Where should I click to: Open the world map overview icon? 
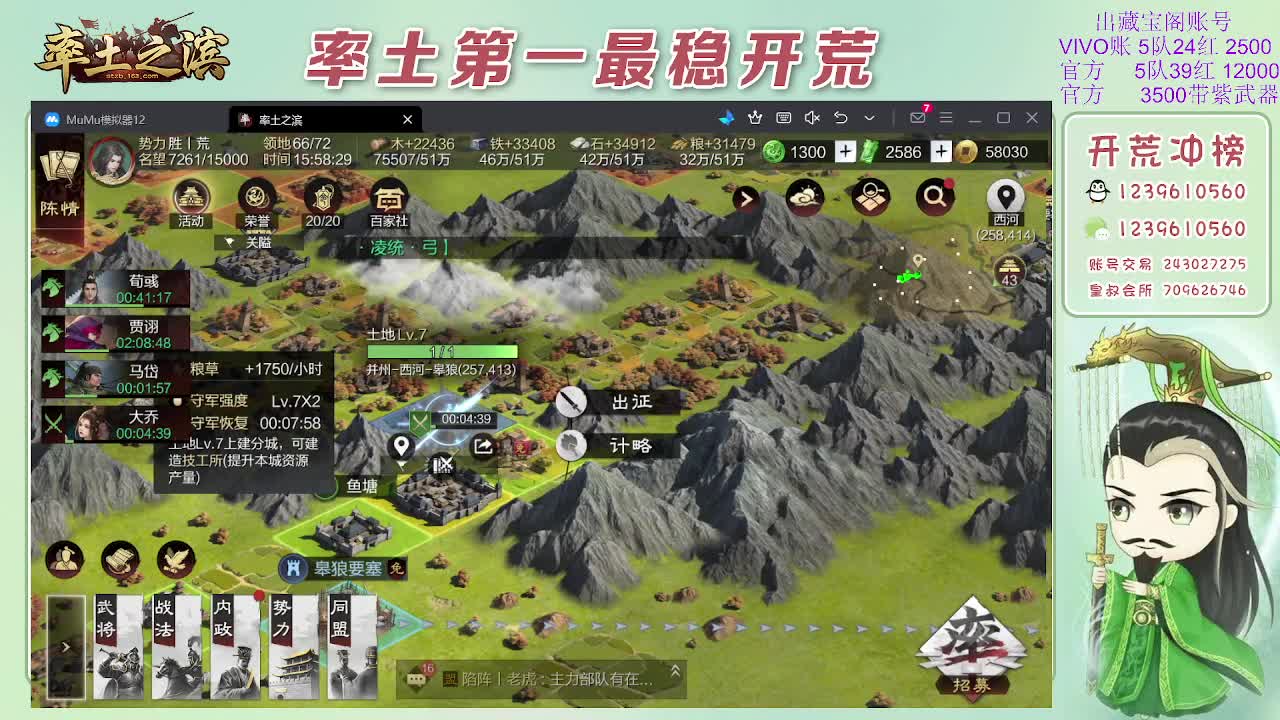870,198
